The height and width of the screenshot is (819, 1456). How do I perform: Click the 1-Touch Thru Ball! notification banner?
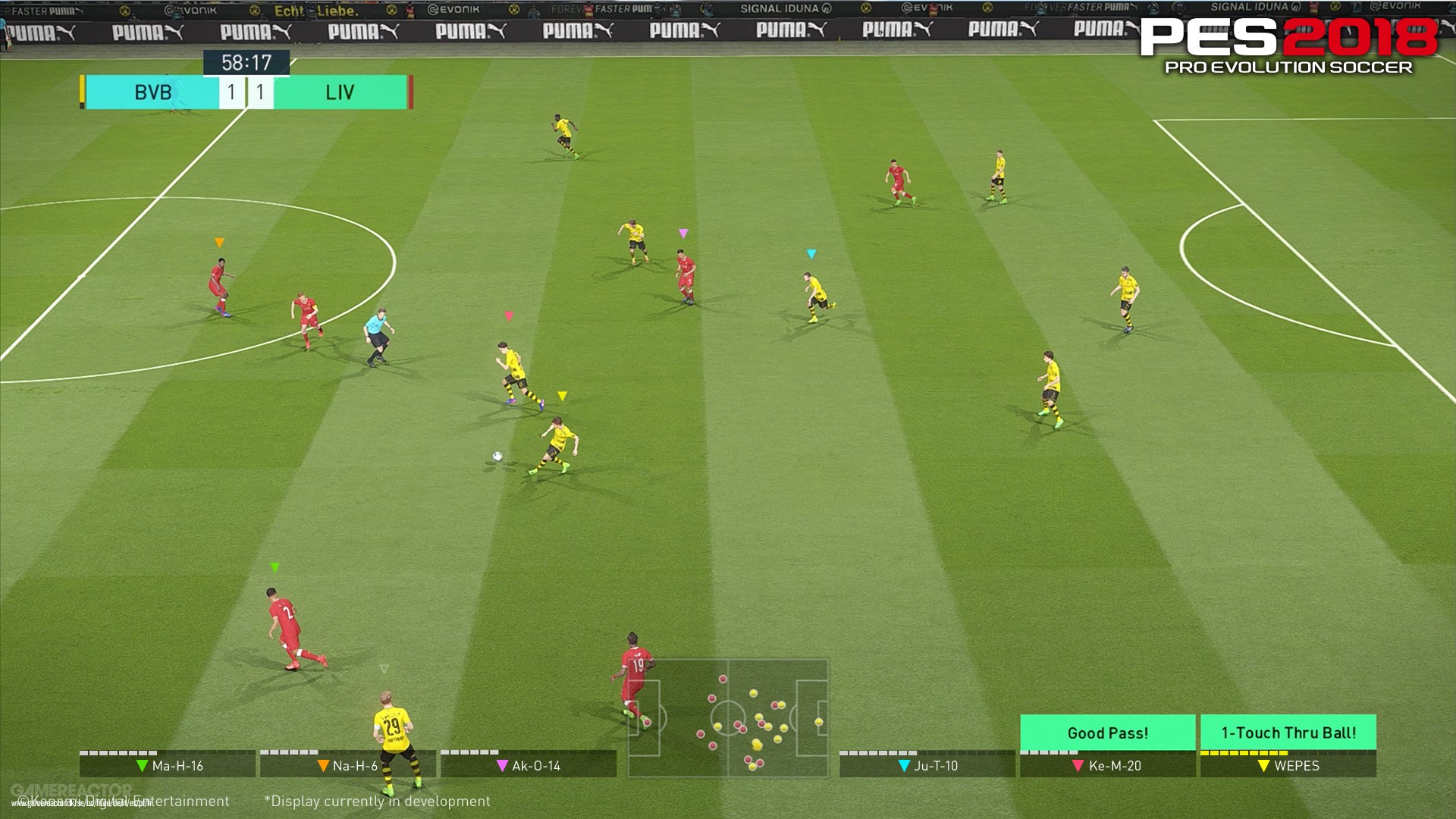coord(1287,733)
